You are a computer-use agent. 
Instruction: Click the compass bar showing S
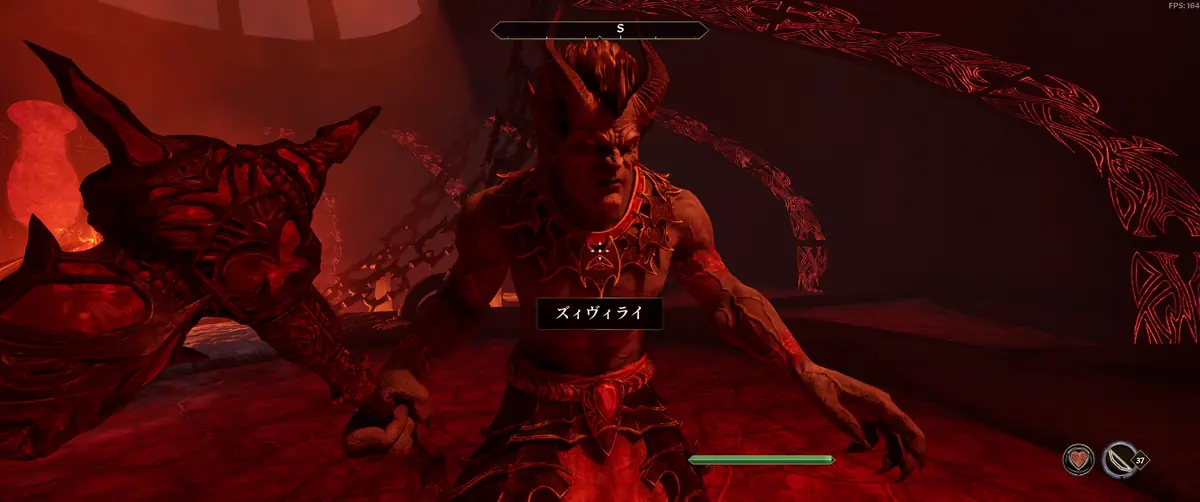pyautogui.click(x=600, y=29)
